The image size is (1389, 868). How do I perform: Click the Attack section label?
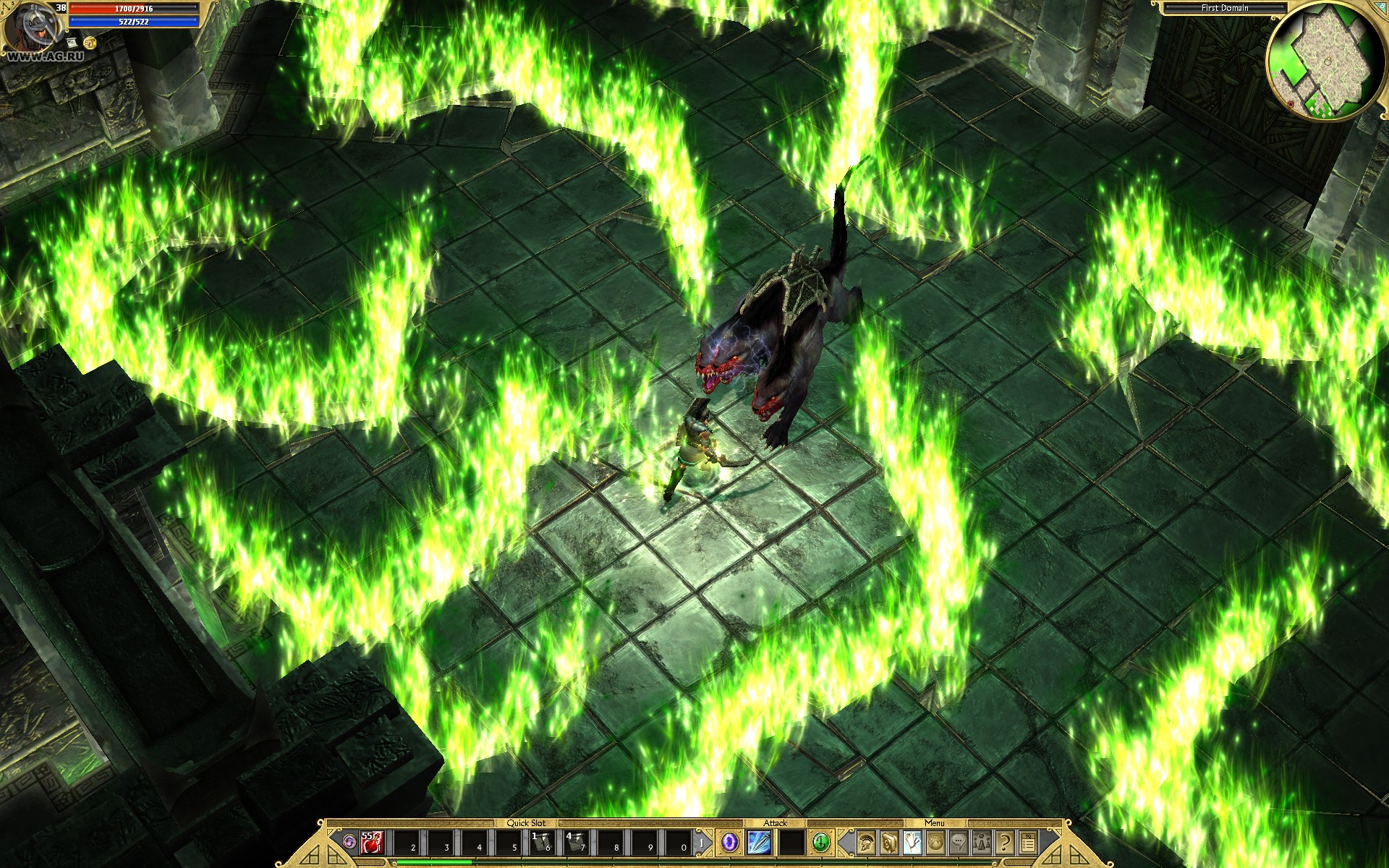pos(777,822)
